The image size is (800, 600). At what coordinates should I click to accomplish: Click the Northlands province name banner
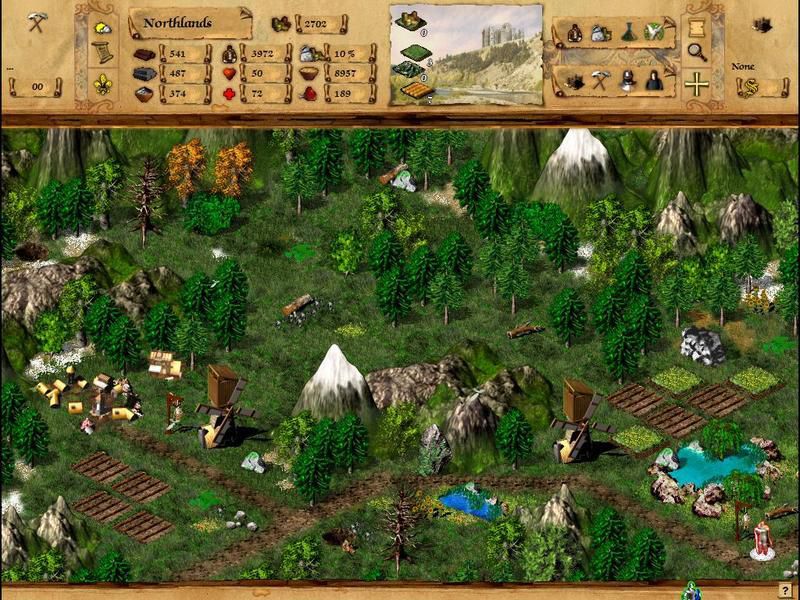190,22
